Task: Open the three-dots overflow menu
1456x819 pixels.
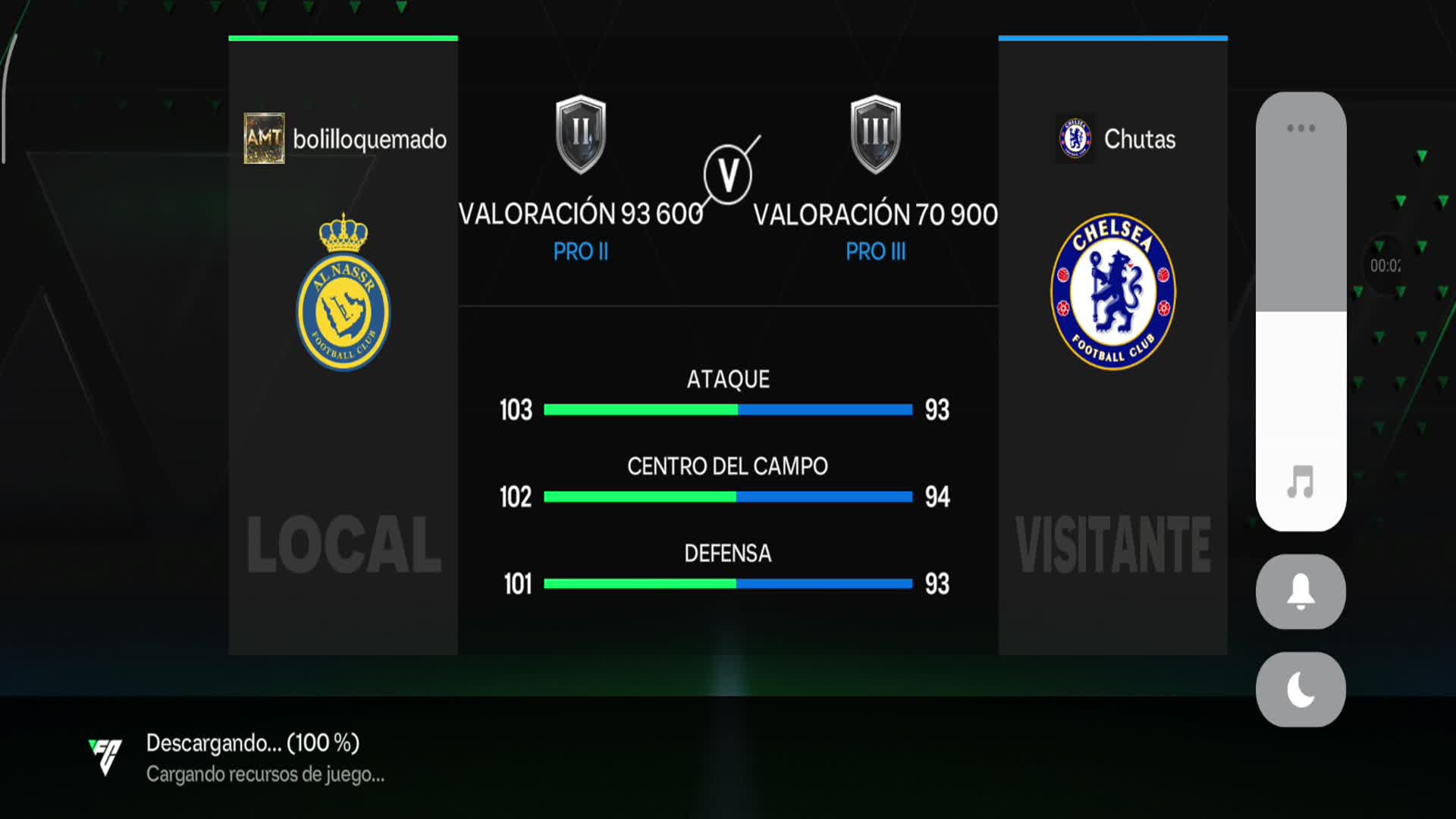Action: [x=1301, y=127]
